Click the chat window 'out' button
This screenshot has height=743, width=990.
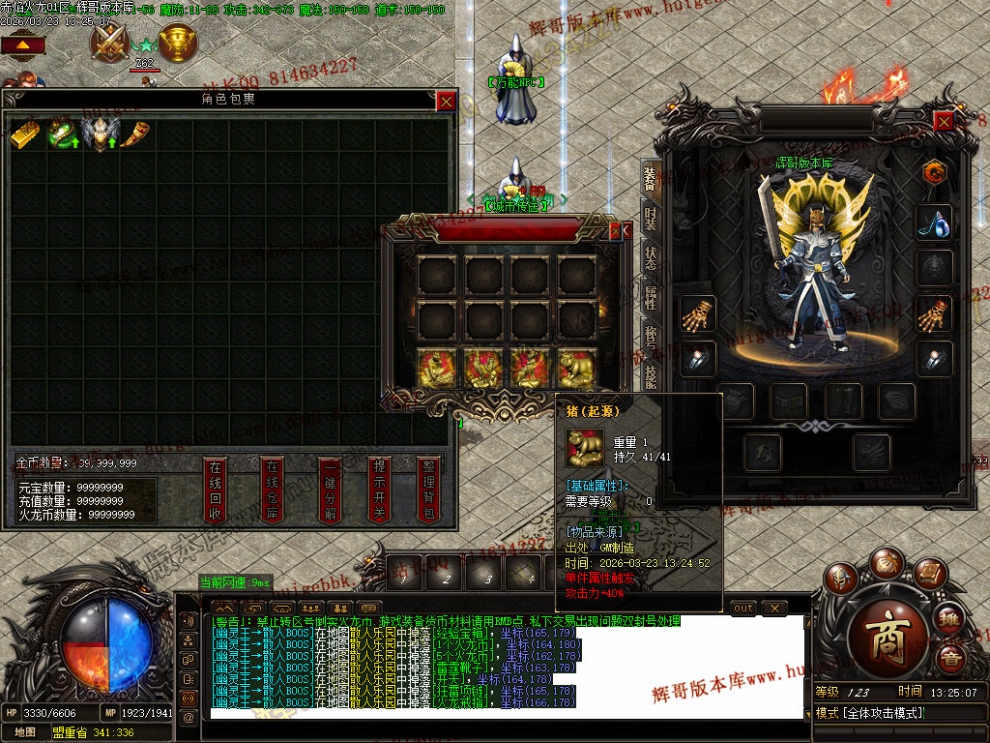(743, 608)
